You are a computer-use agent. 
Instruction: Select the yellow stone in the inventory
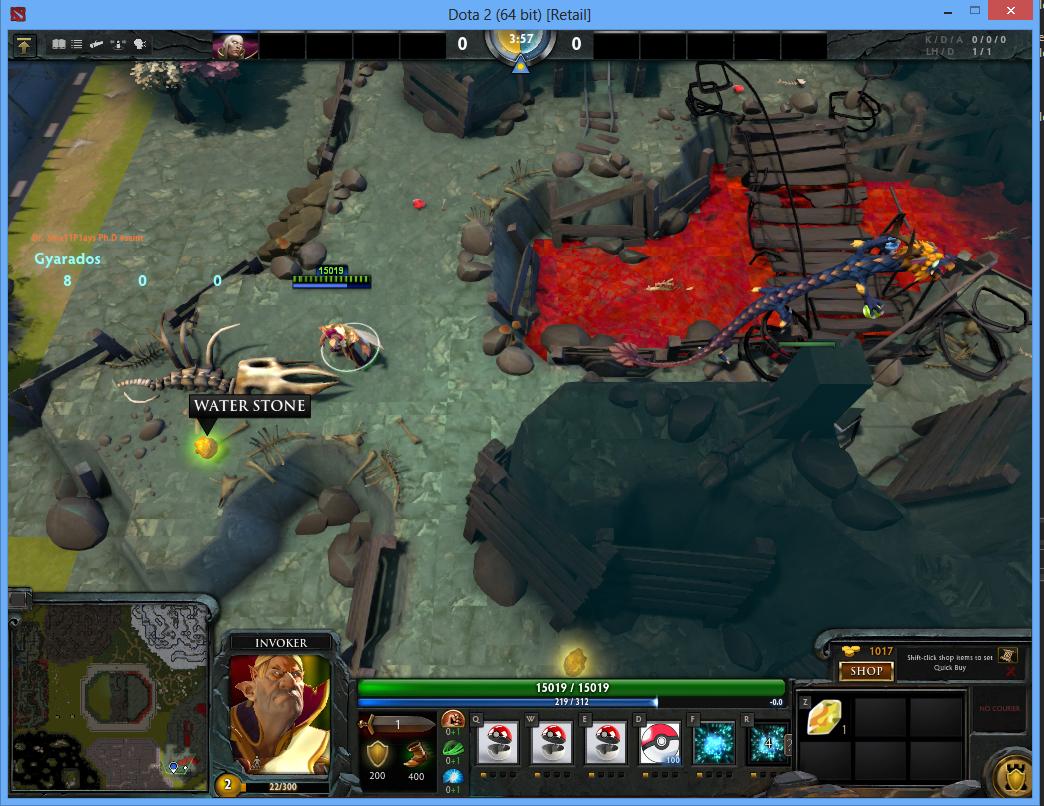click(x=825, y=717)
